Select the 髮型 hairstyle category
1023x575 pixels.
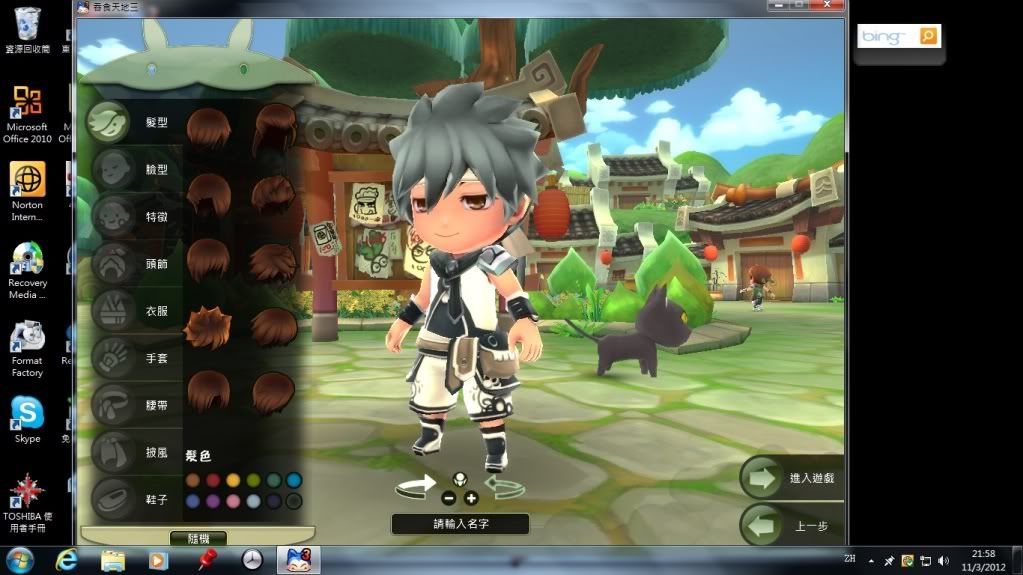click(x=110, y=123)
